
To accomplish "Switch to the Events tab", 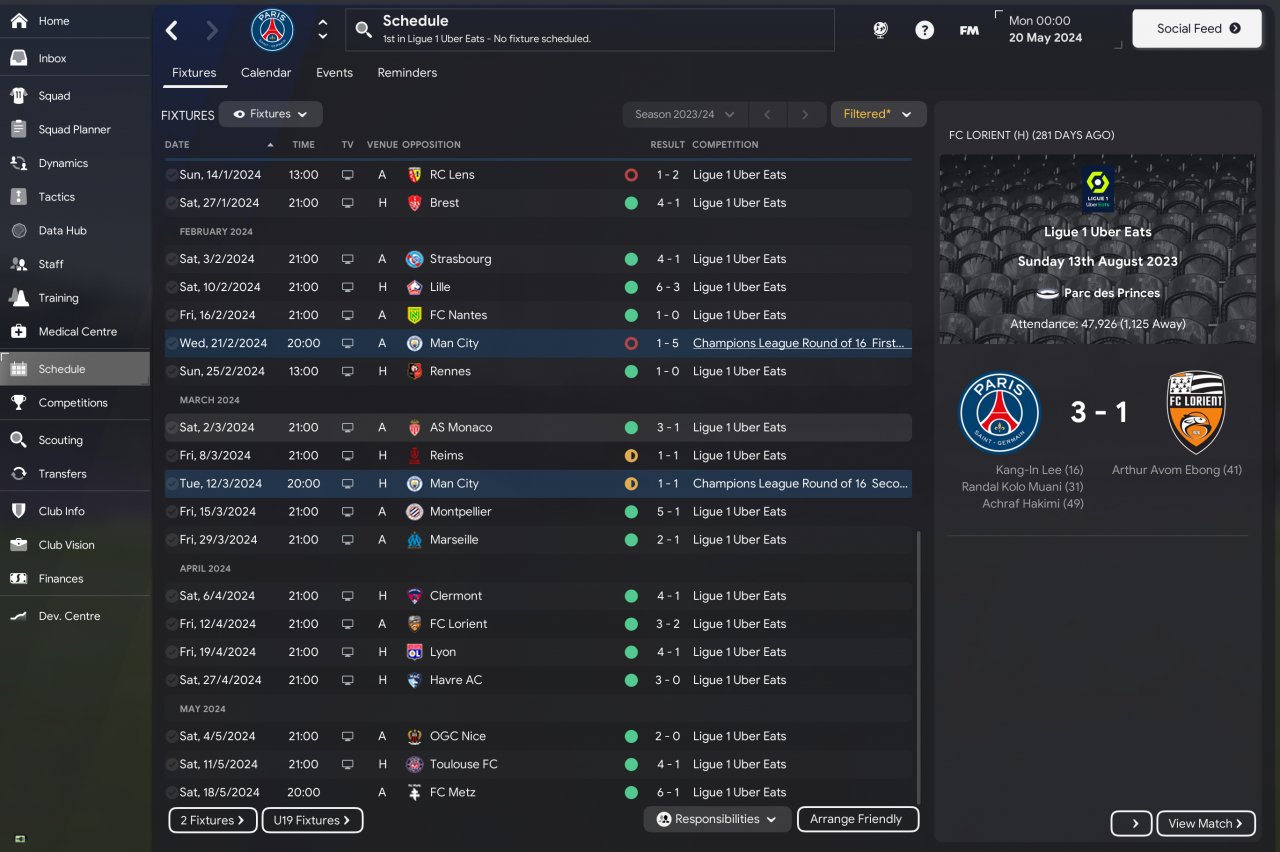I will pyautogui.click(x=334, y=73).
